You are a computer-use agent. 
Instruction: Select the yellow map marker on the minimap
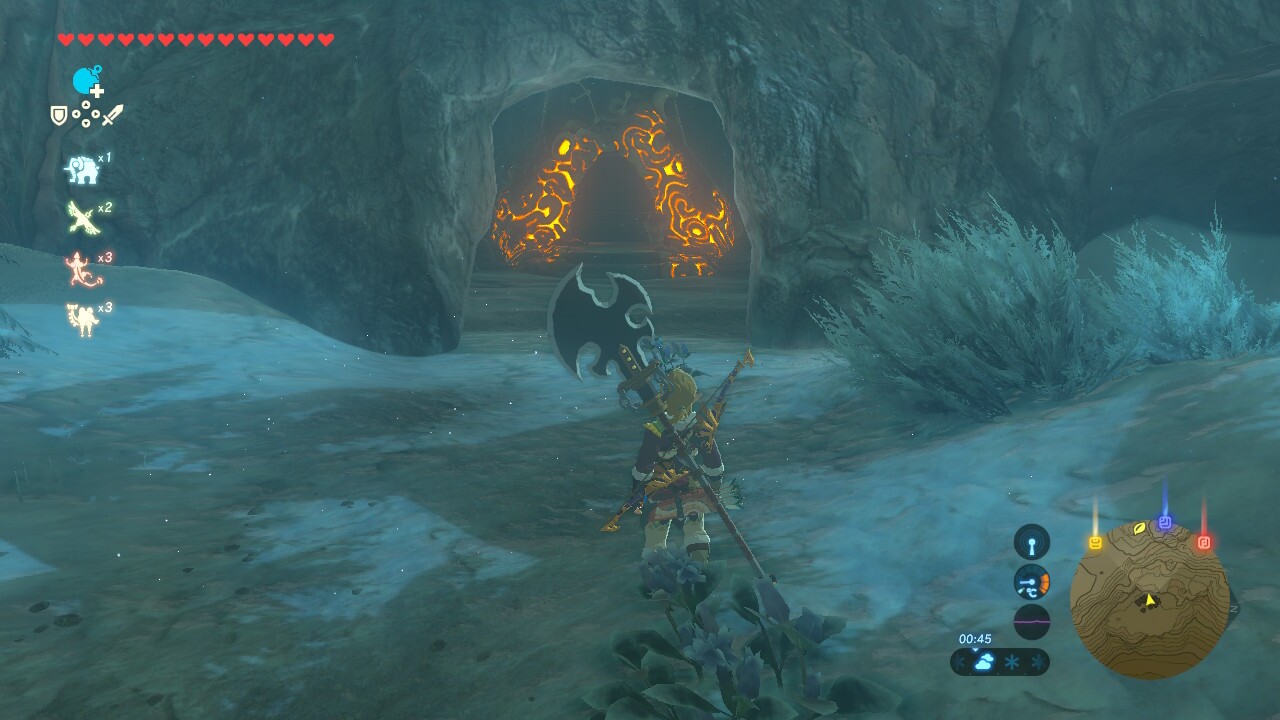(x=1095, y=543)
